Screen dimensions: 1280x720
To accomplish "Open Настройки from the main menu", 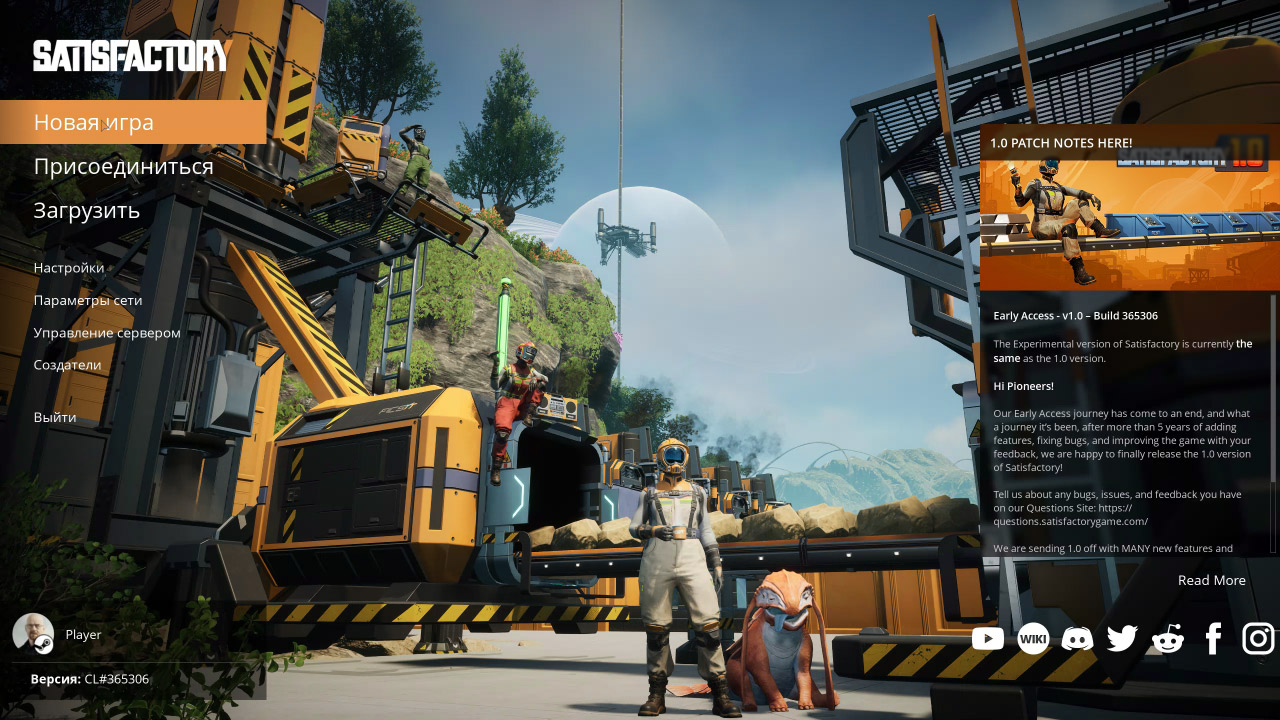I will (x=69, y=267).
